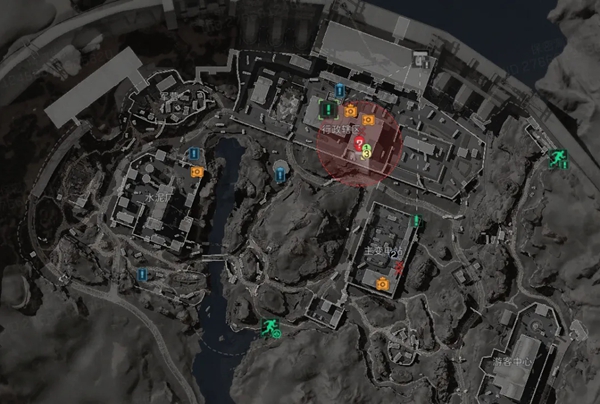Click the blue marker south of 水泥厂
600x404 pixels.
click(142, 273)
